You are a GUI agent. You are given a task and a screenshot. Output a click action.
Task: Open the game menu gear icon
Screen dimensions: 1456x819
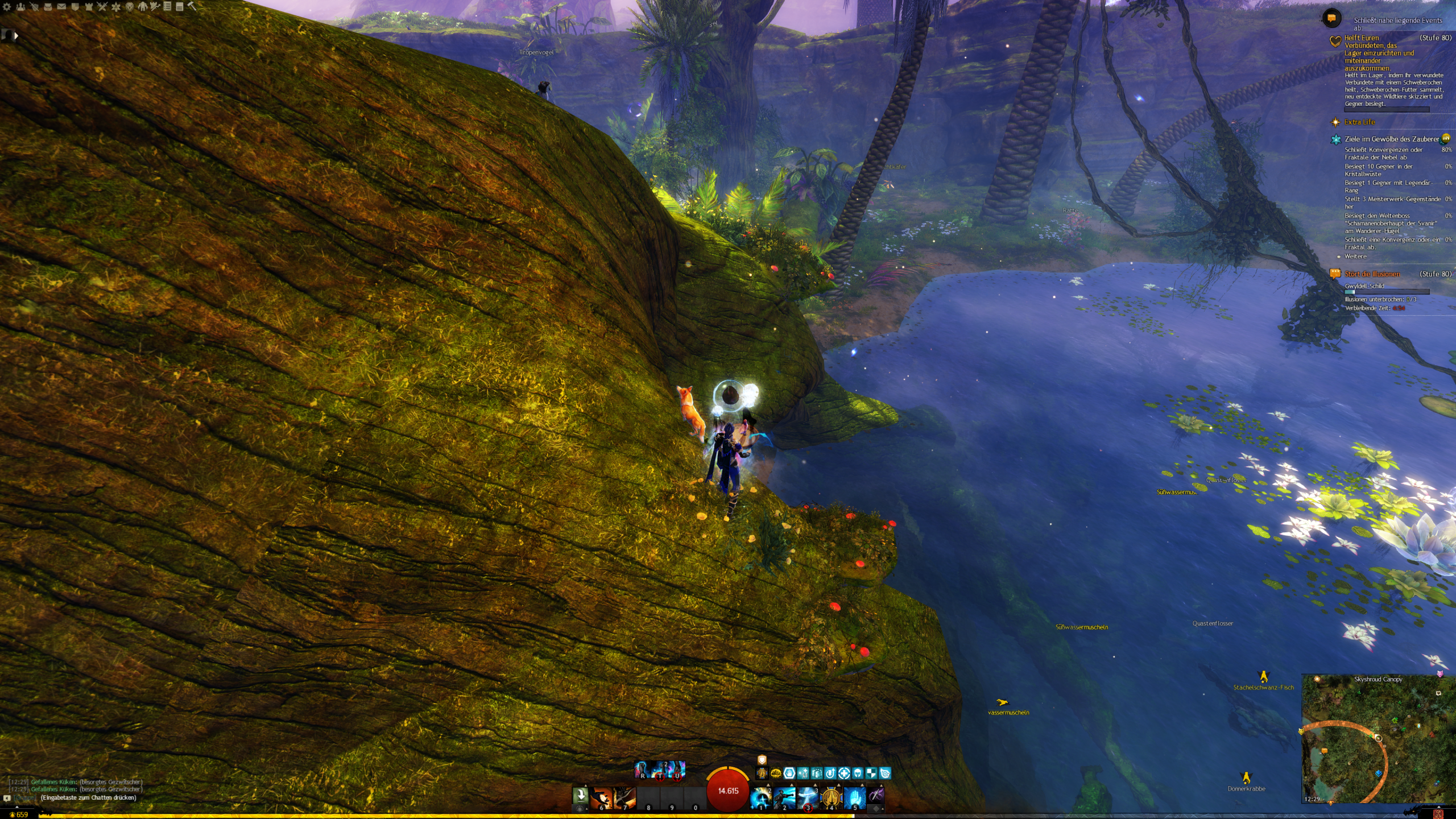tap(7, 7)
